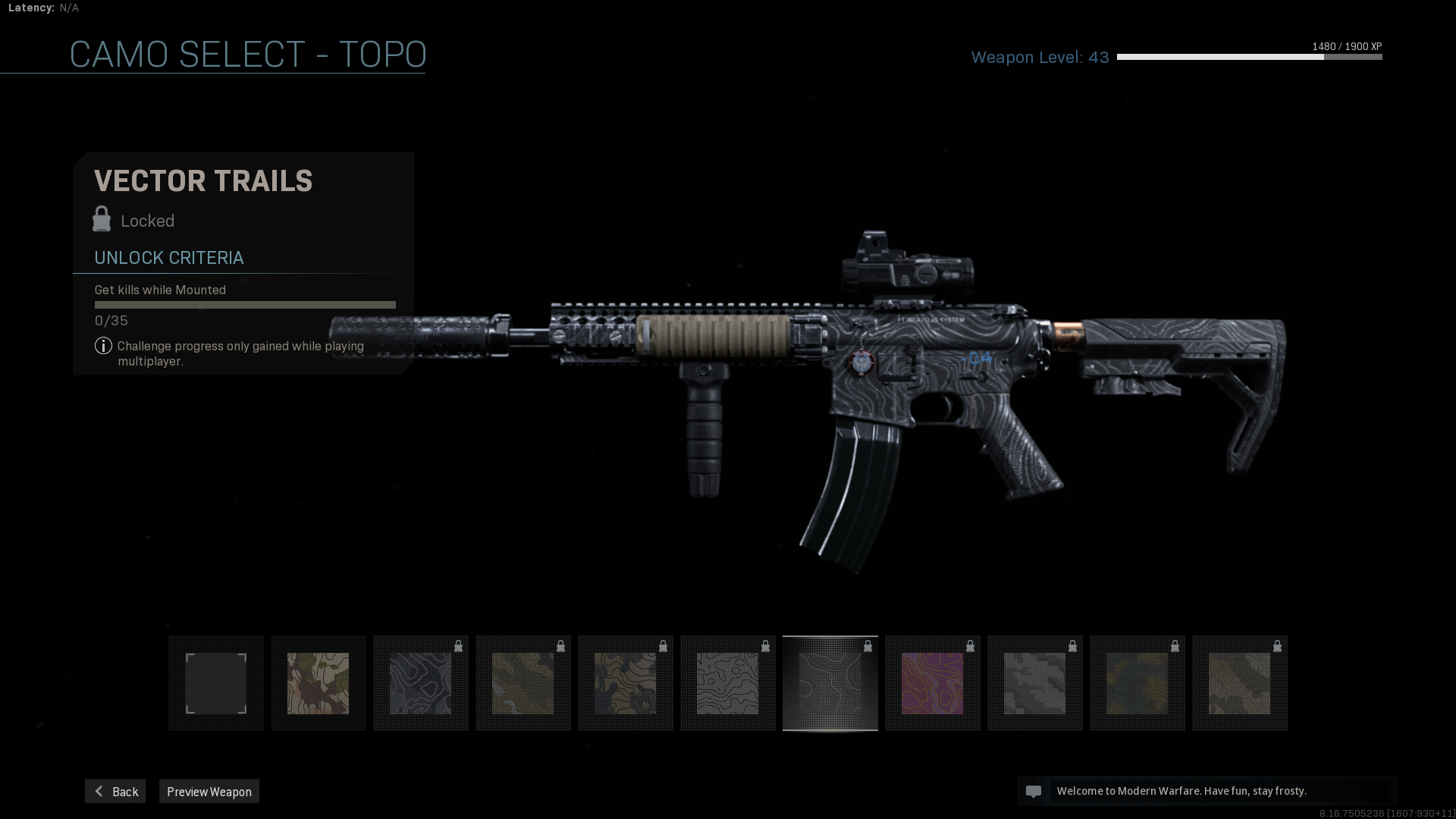Select the empty no-camo slot
This screenshot has width=1456, height=819.
click(216, 683)
